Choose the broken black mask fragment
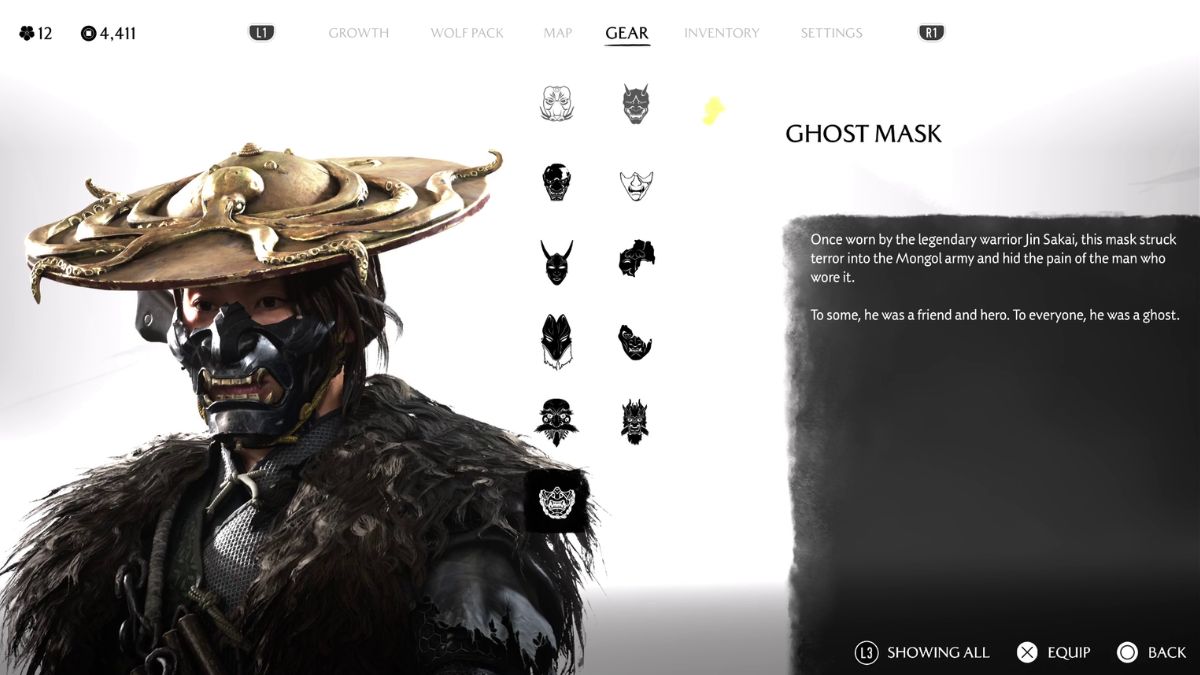This screenshot has height=675, width=1200. coord(635,259)
